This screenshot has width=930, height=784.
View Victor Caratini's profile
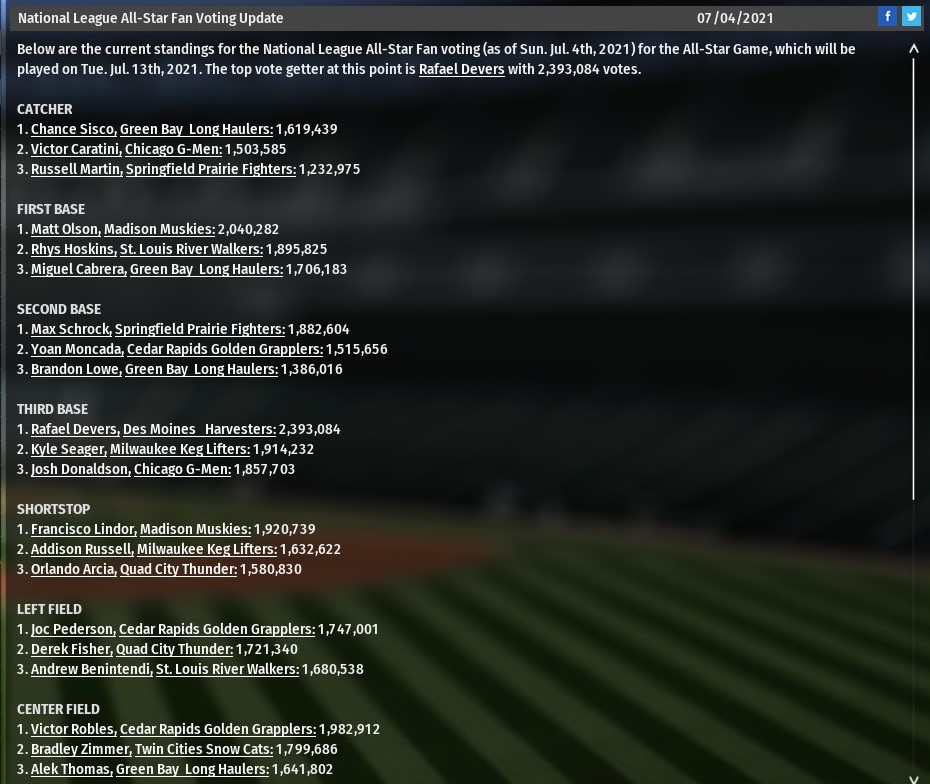[76, 149]
